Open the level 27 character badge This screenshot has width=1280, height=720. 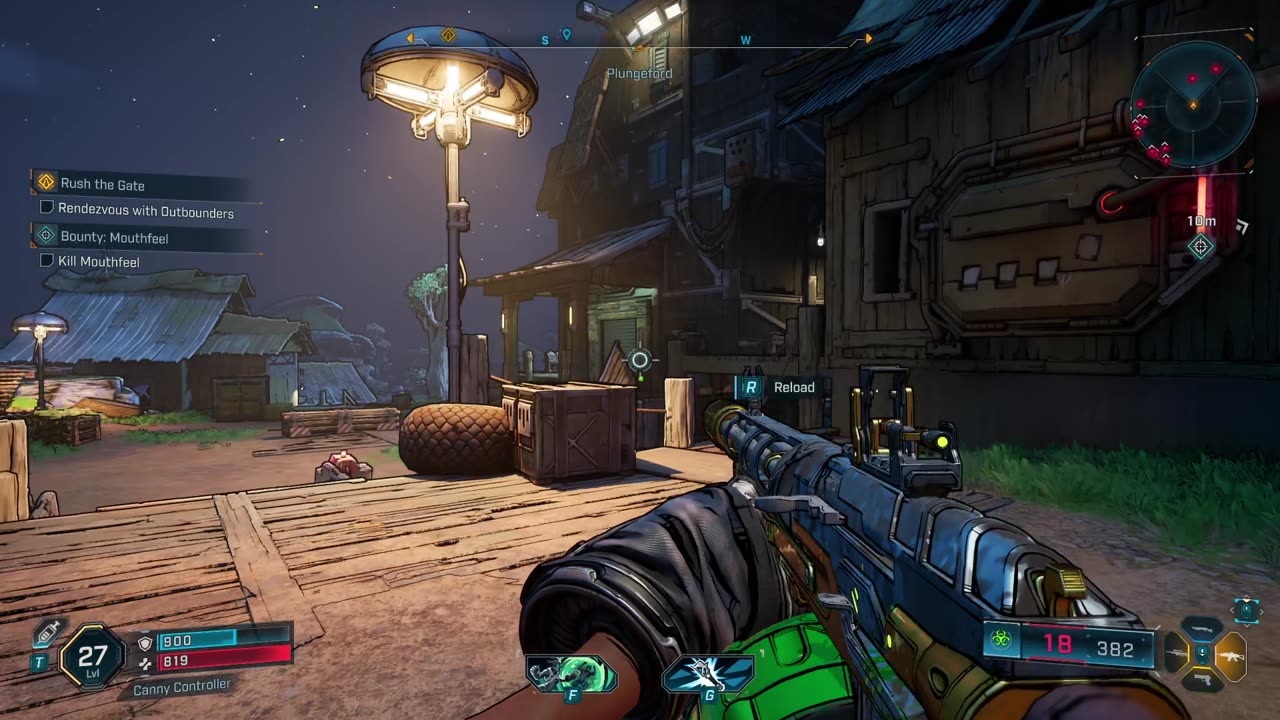click(92, 656)
